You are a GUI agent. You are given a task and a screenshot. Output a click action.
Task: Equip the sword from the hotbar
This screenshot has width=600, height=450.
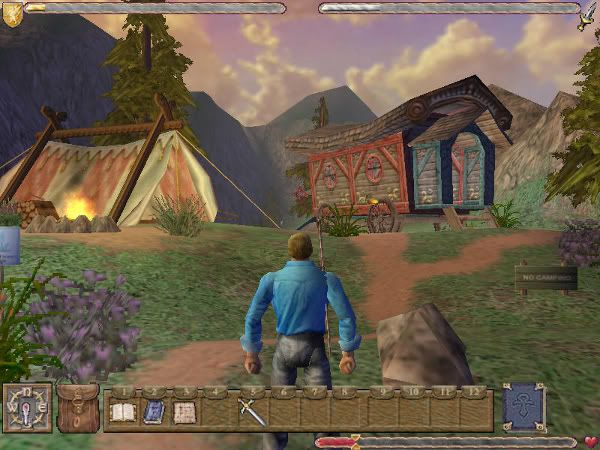pos(251,410)
